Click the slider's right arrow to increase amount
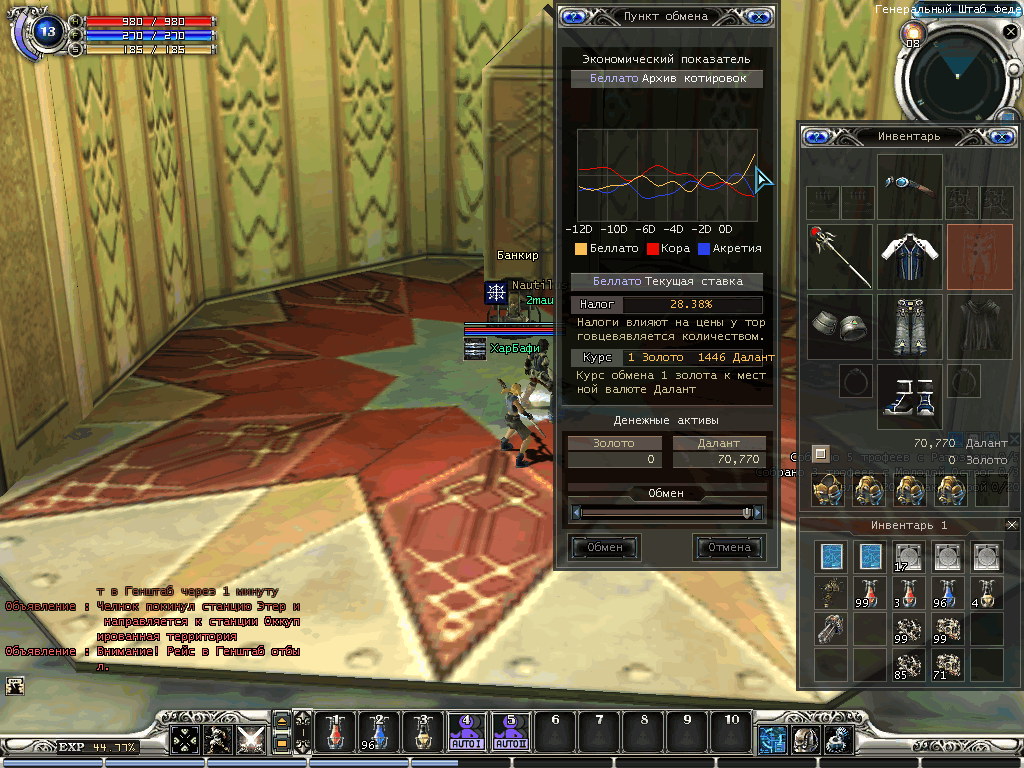This screenshot has height=768, width=1024. click(x=760, y=512)
